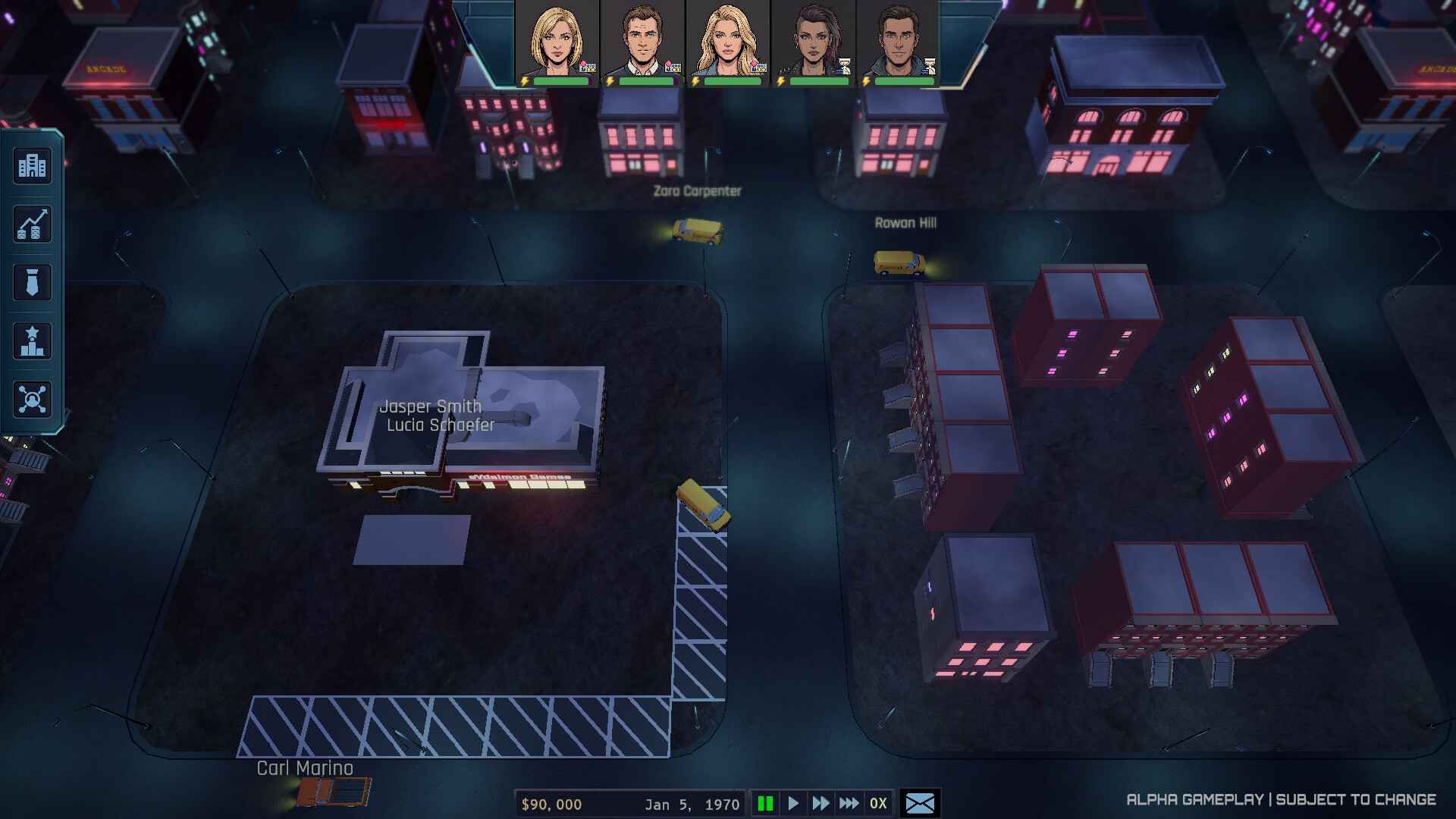Image resolution: width=1456 pixels, height=819 pixels.
Task: Click the Jasper Smith building label
Action: tap(431, 406)
